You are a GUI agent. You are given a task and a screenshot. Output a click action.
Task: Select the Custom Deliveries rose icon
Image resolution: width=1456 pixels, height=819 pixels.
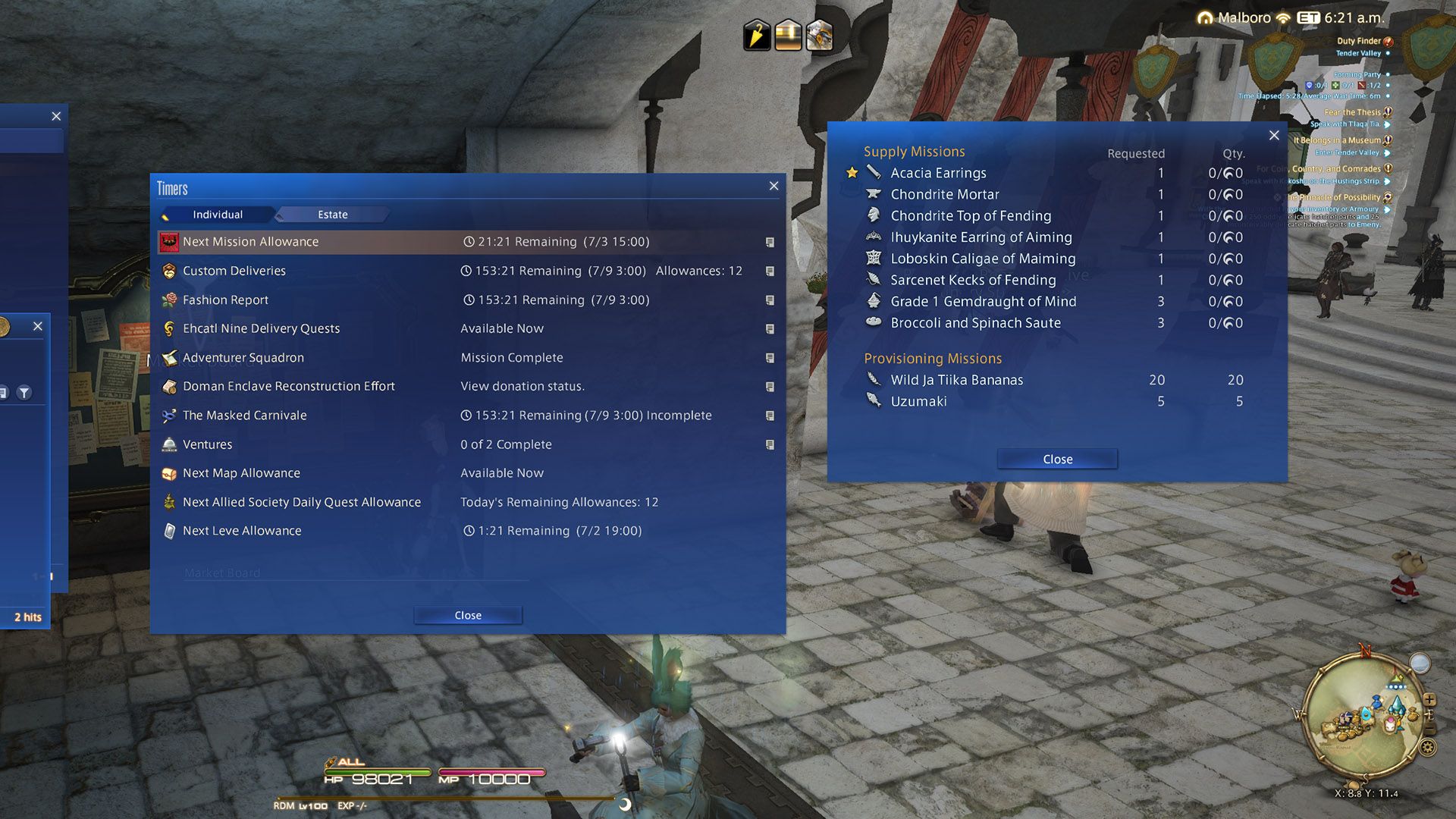point(168,271)
